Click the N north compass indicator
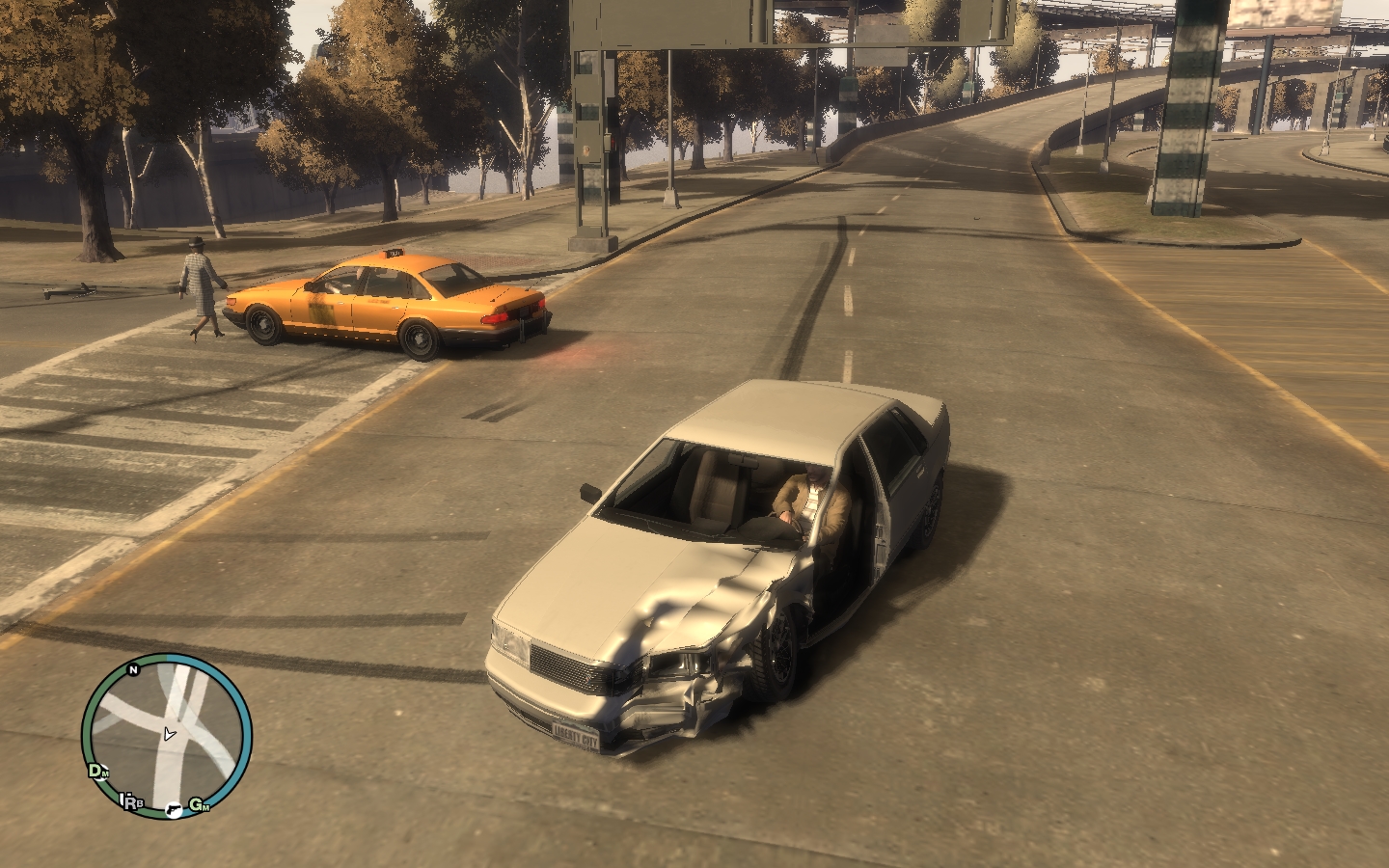Viewport: 1389px width, 868px height. pyautogui.click(x=134, y=668)
